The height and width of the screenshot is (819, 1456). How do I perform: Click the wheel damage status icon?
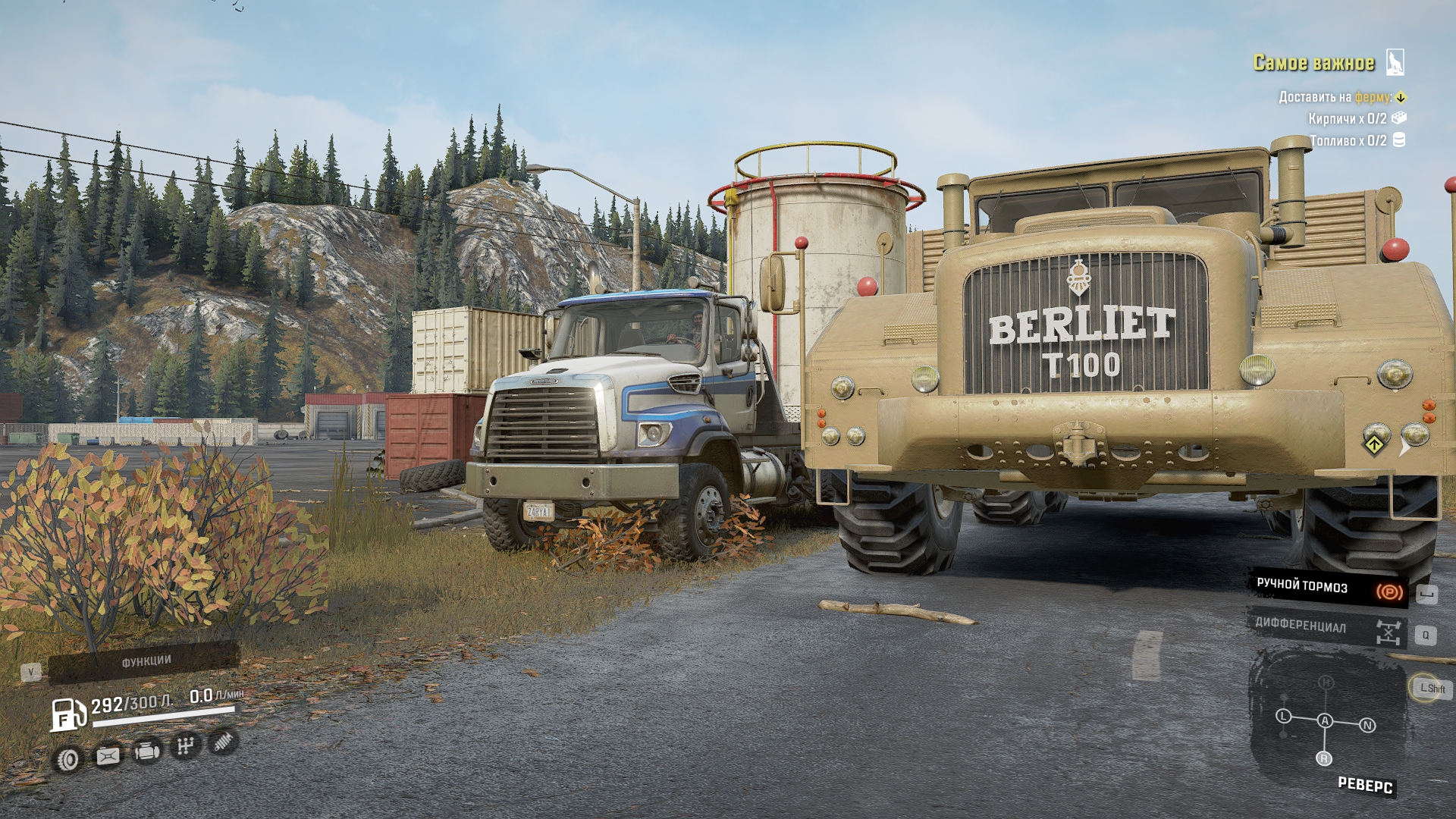pyautogui.click(x=69, y=759)
